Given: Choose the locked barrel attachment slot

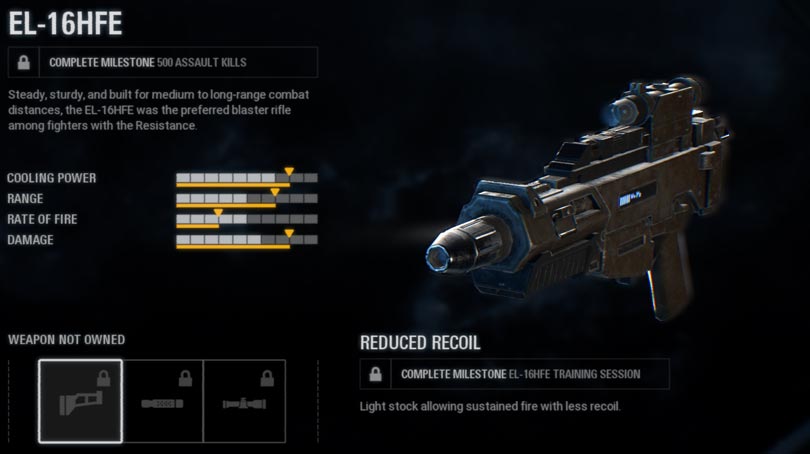Looking at the screenshot, I should coord(162,401).
